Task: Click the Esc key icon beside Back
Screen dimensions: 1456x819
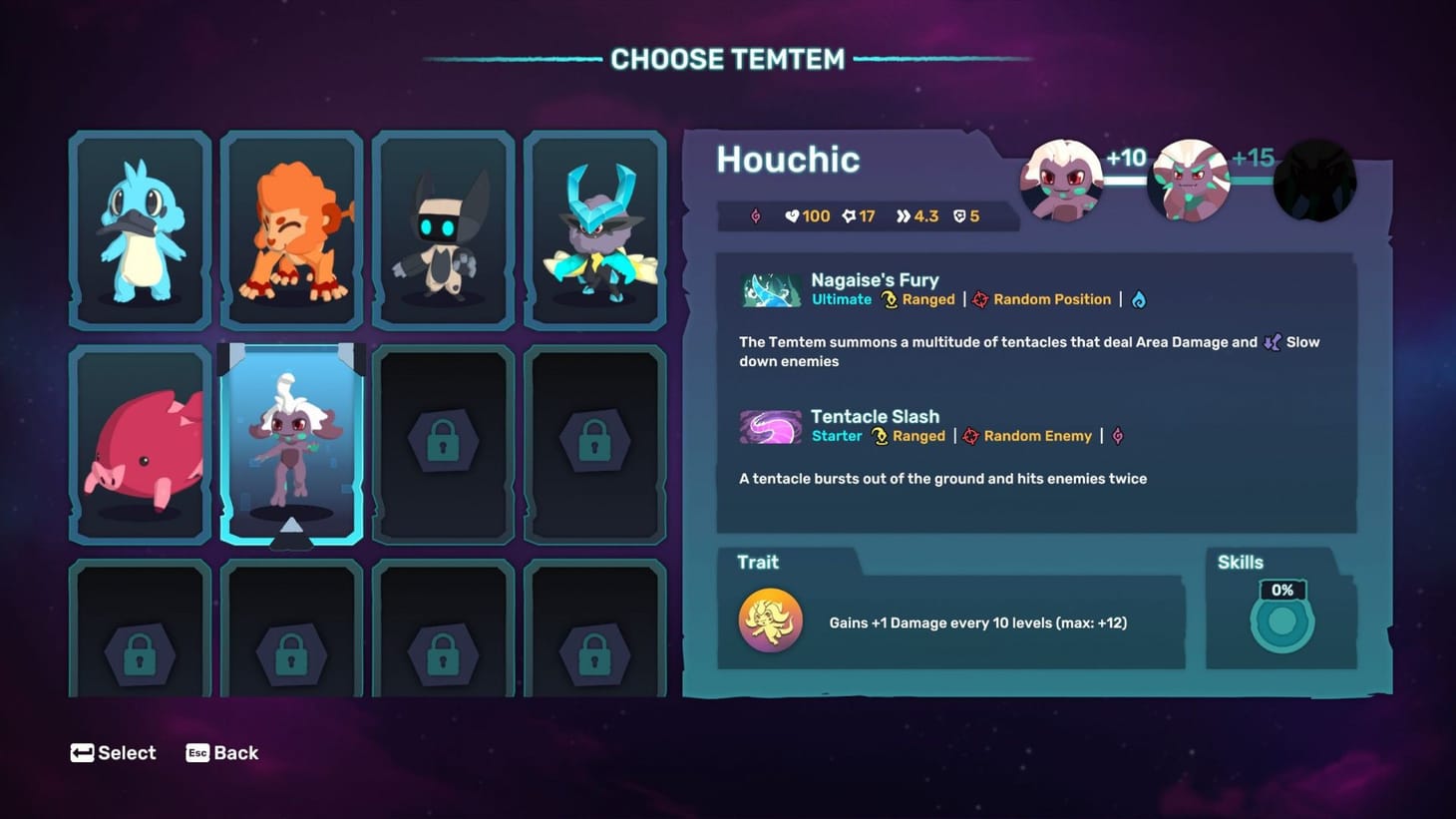Action: (x=195, y=753)
